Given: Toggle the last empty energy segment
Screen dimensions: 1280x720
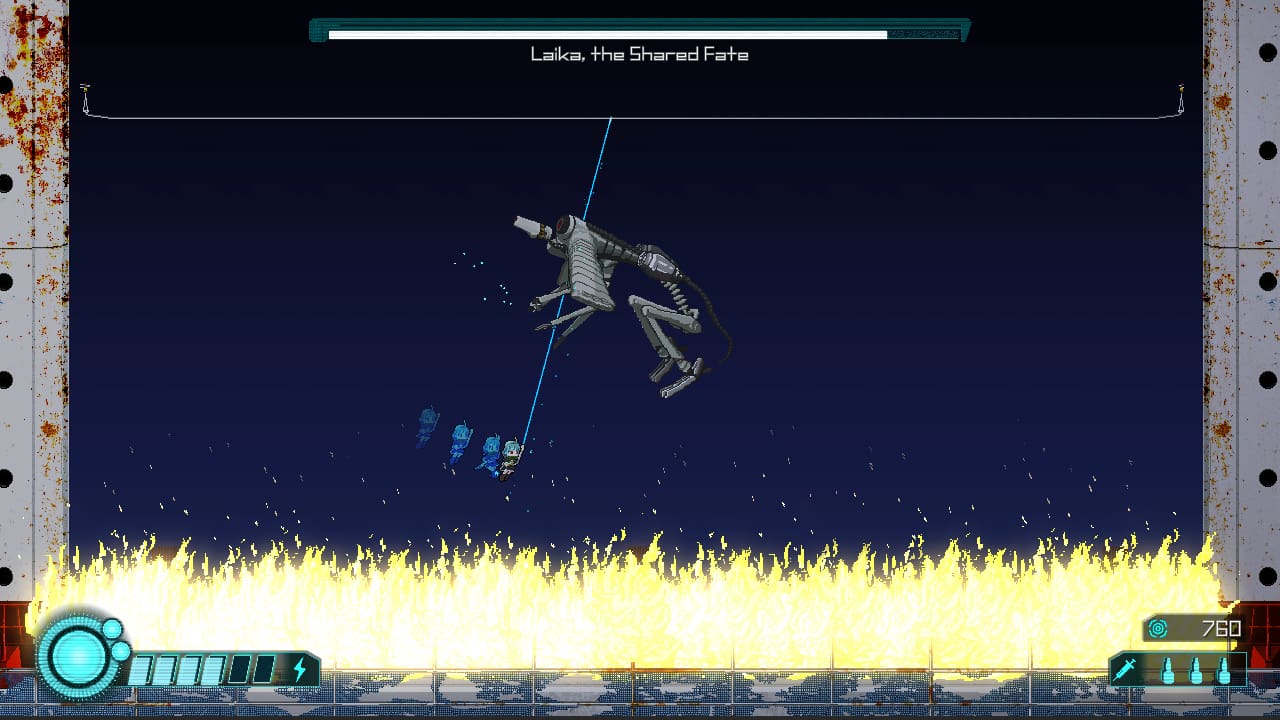Looking at the screenshot, I should point(262,669).
